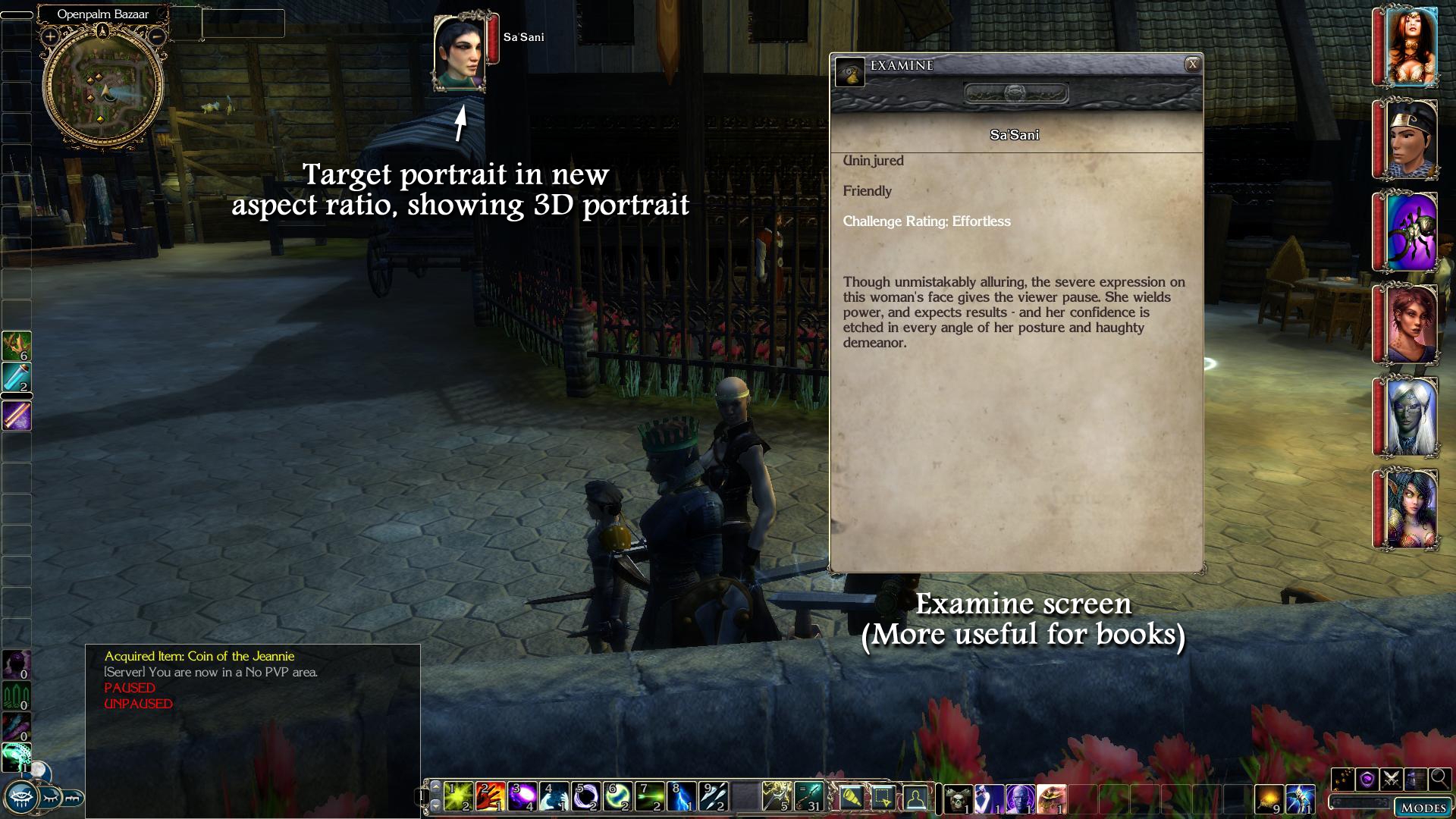Cast the ice shards spell in slot 9
The image size is (1456, 819).
714,797
